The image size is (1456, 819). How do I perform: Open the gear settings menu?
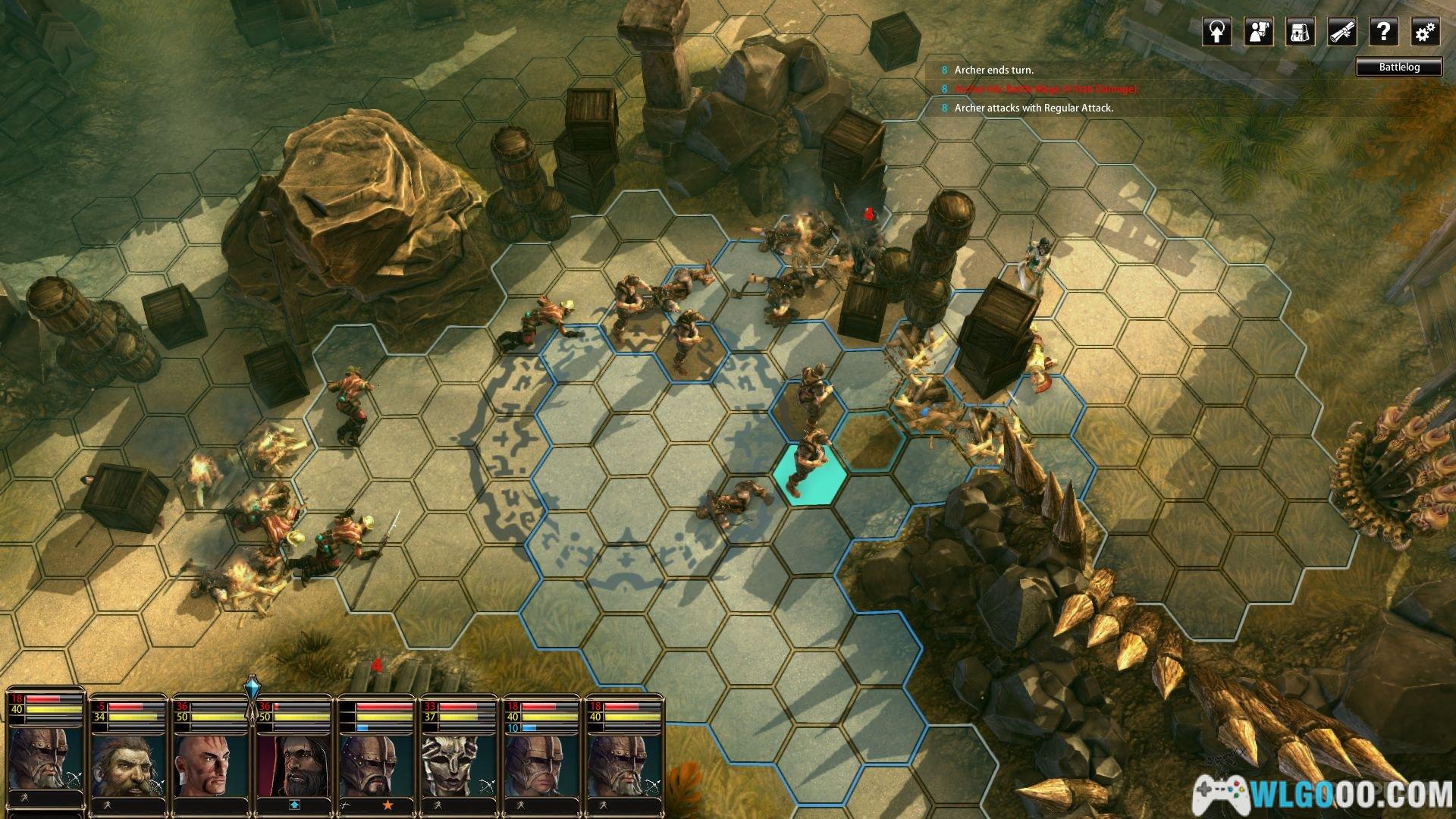[x=1426, y=32]
